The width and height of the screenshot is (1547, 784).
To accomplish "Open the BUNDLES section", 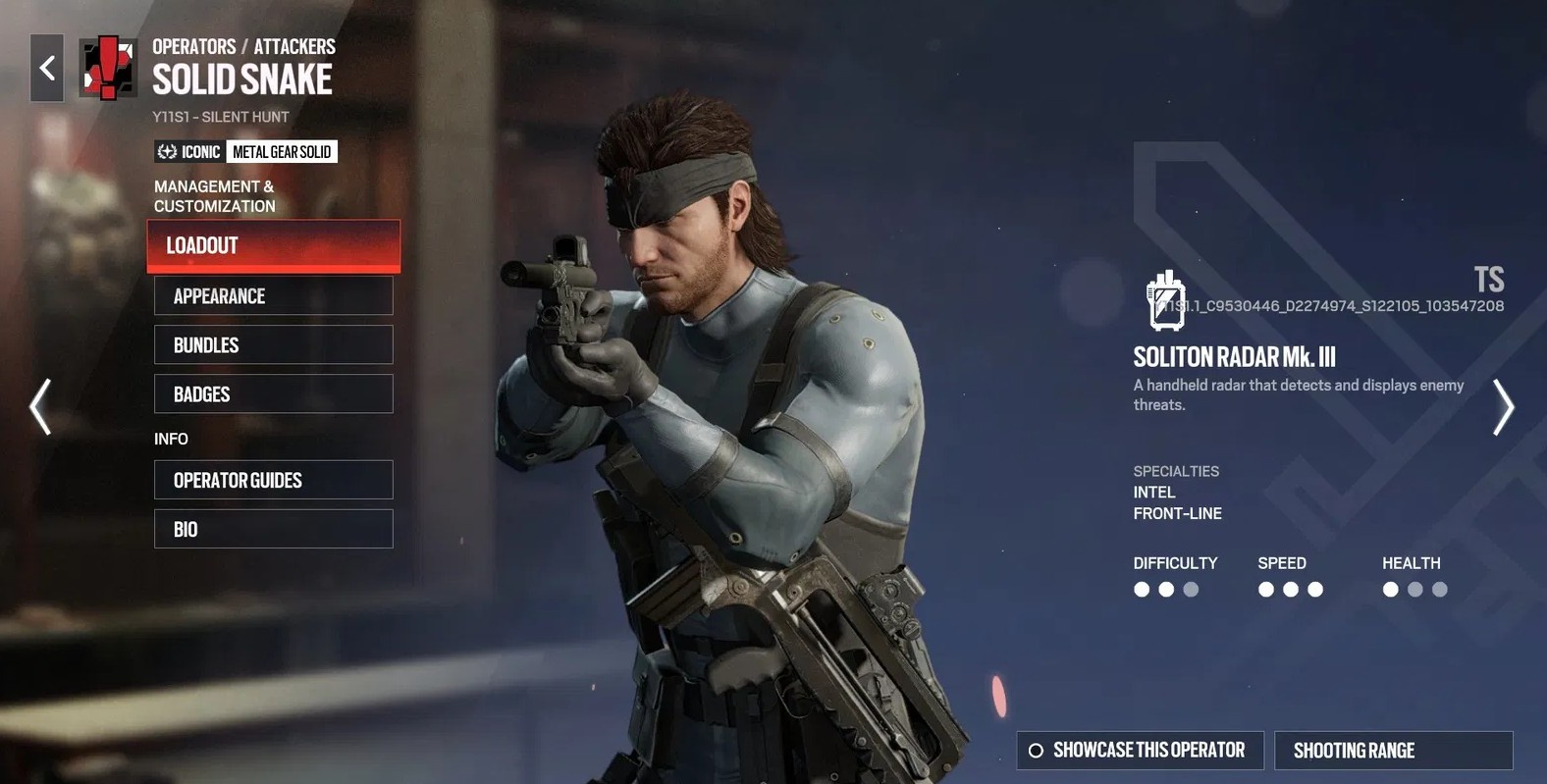I will (273, 344).
